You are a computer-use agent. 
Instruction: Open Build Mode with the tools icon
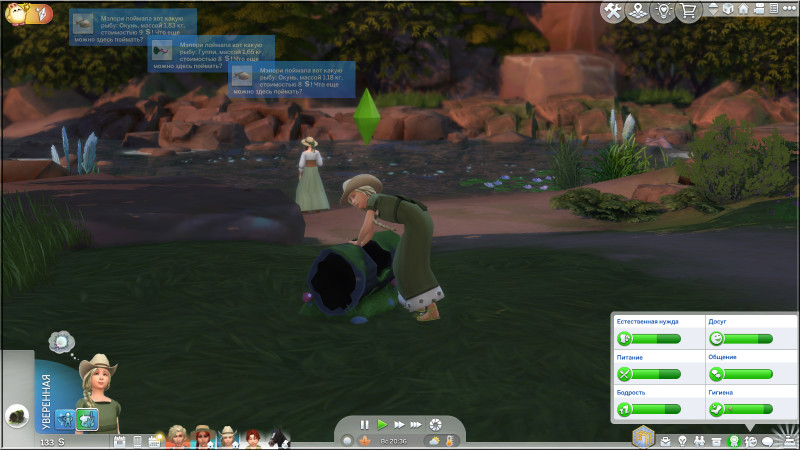click(611, 11)
